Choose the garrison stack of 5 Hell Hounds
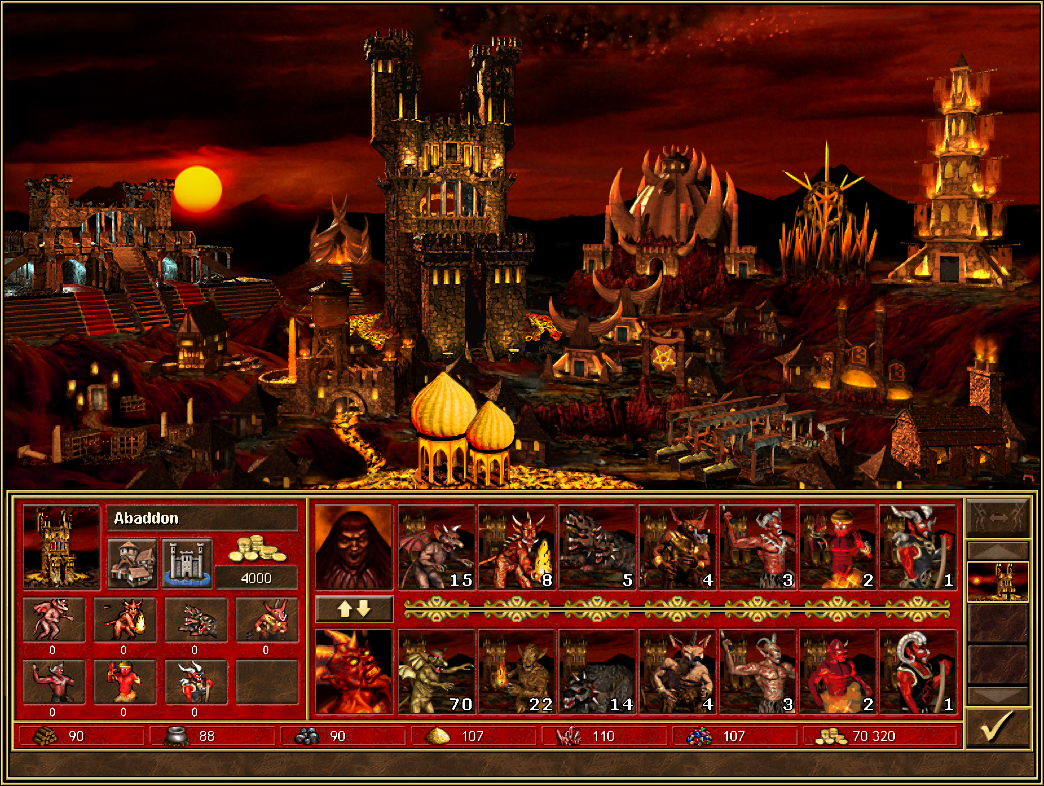 click(597, 547)
